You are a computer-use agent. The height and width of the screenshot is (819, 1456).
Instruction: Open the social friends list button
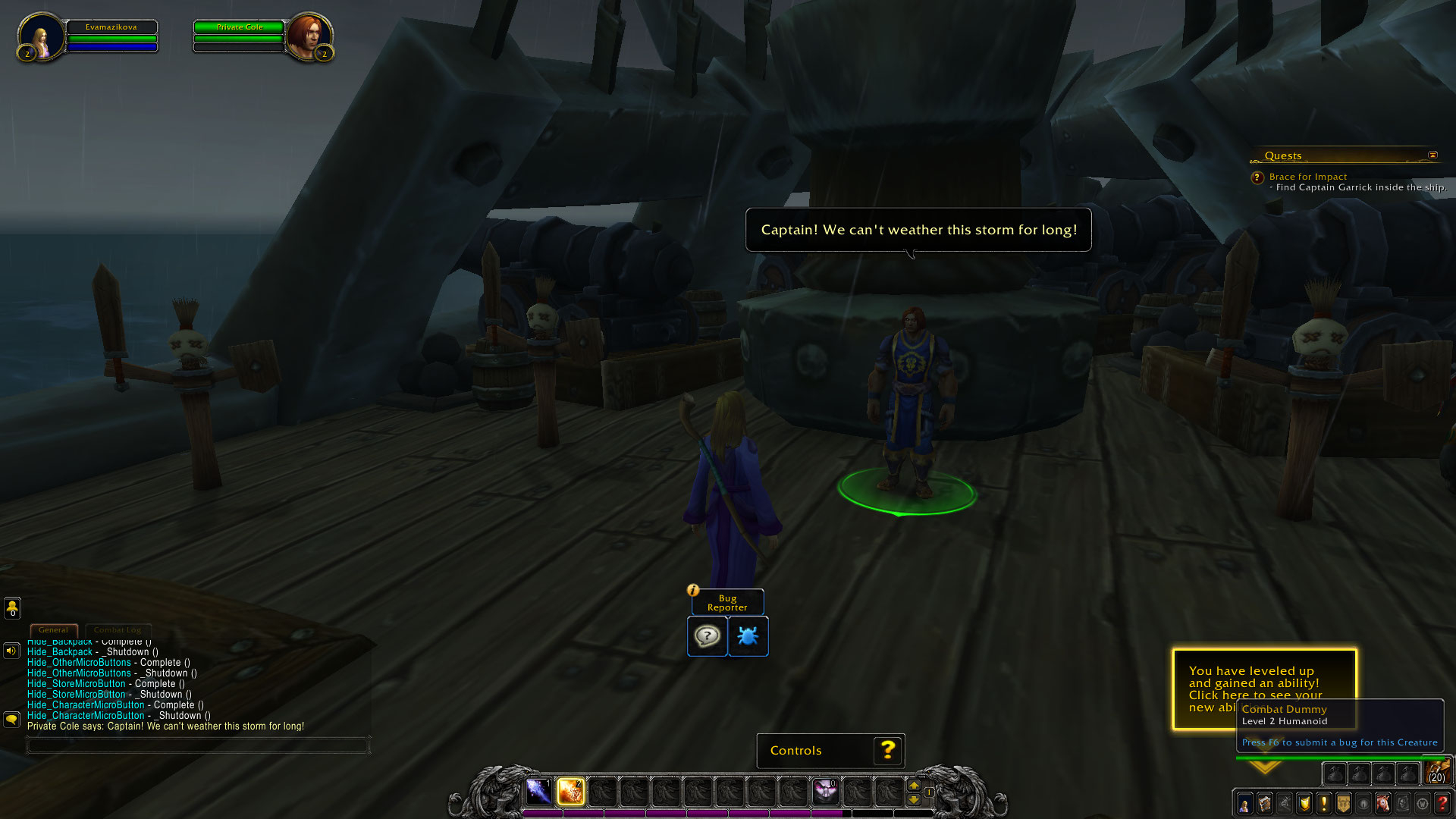[x=12, y=607]
